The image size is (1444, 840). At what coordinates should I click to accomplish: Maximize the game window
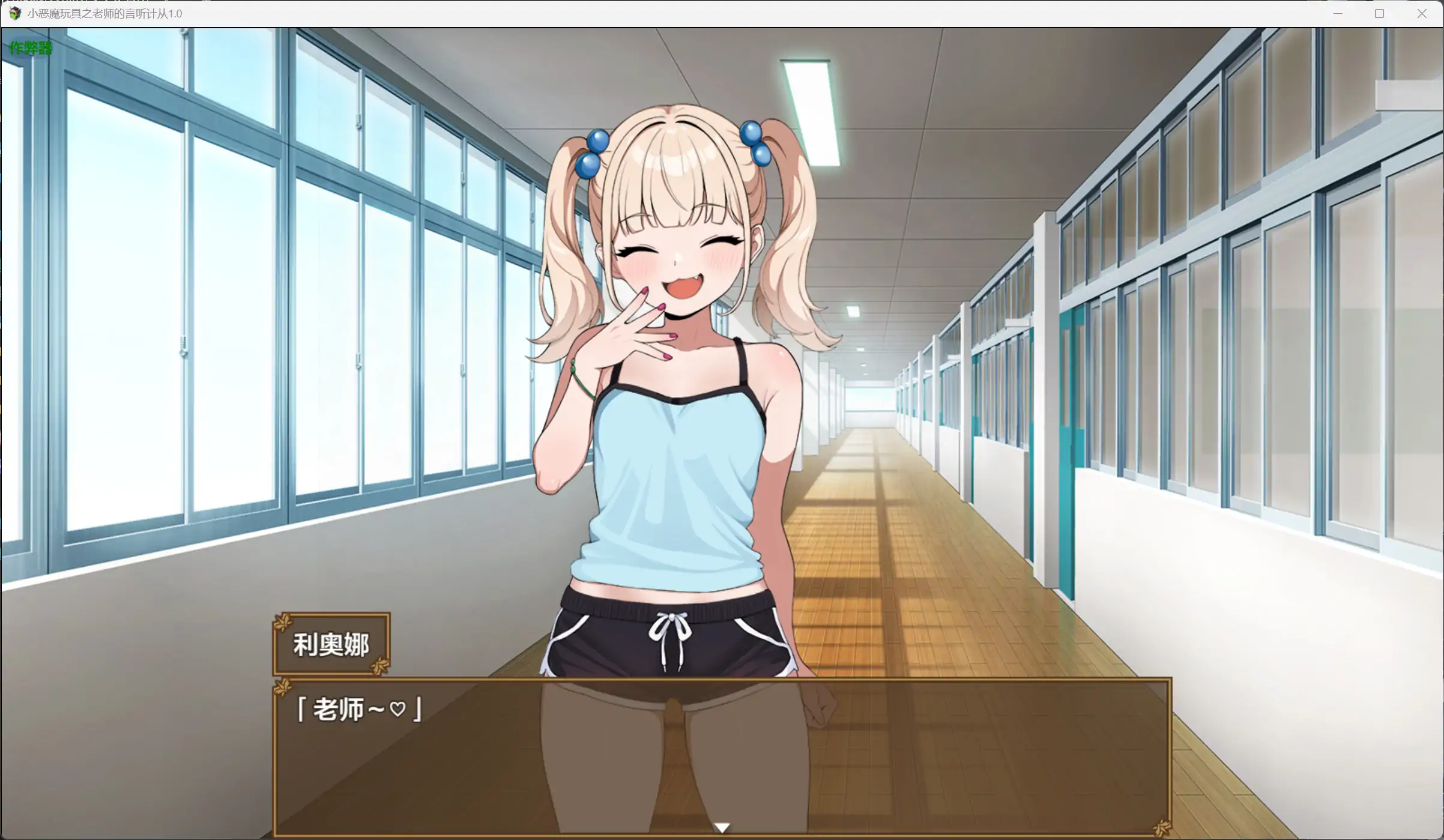point(1380,13)
